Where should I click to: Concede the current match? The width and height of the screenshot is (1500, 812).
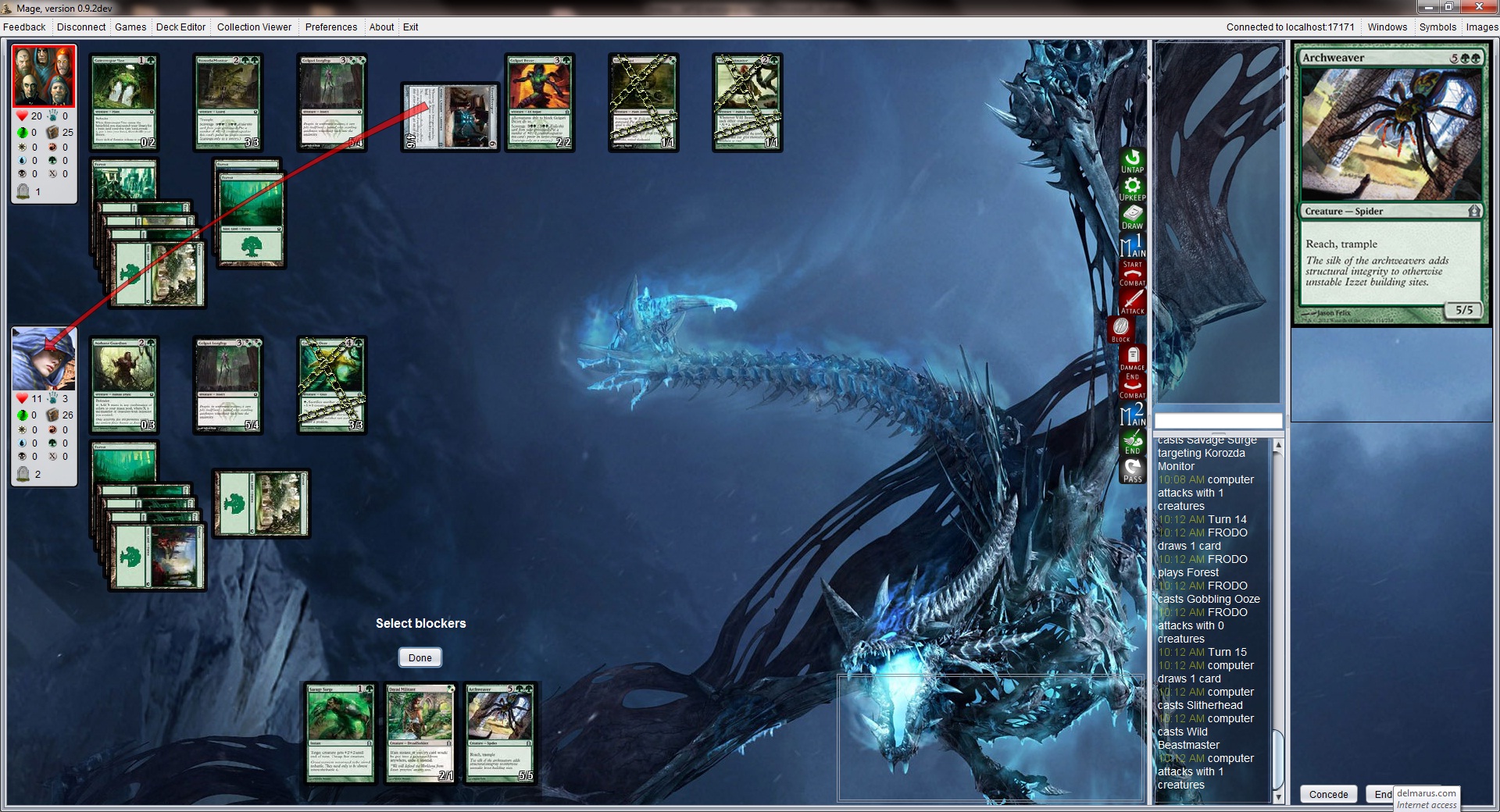coord(1328,794)
